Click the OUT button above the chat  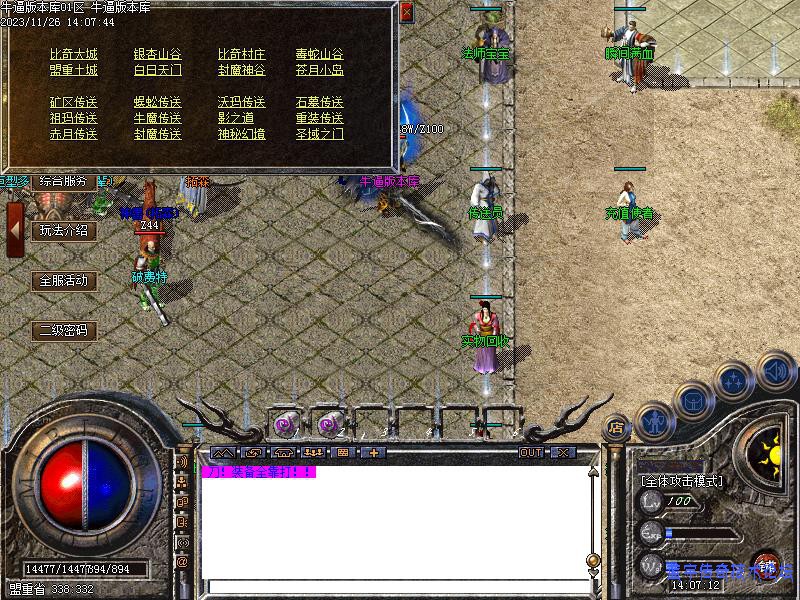[531, 453]
